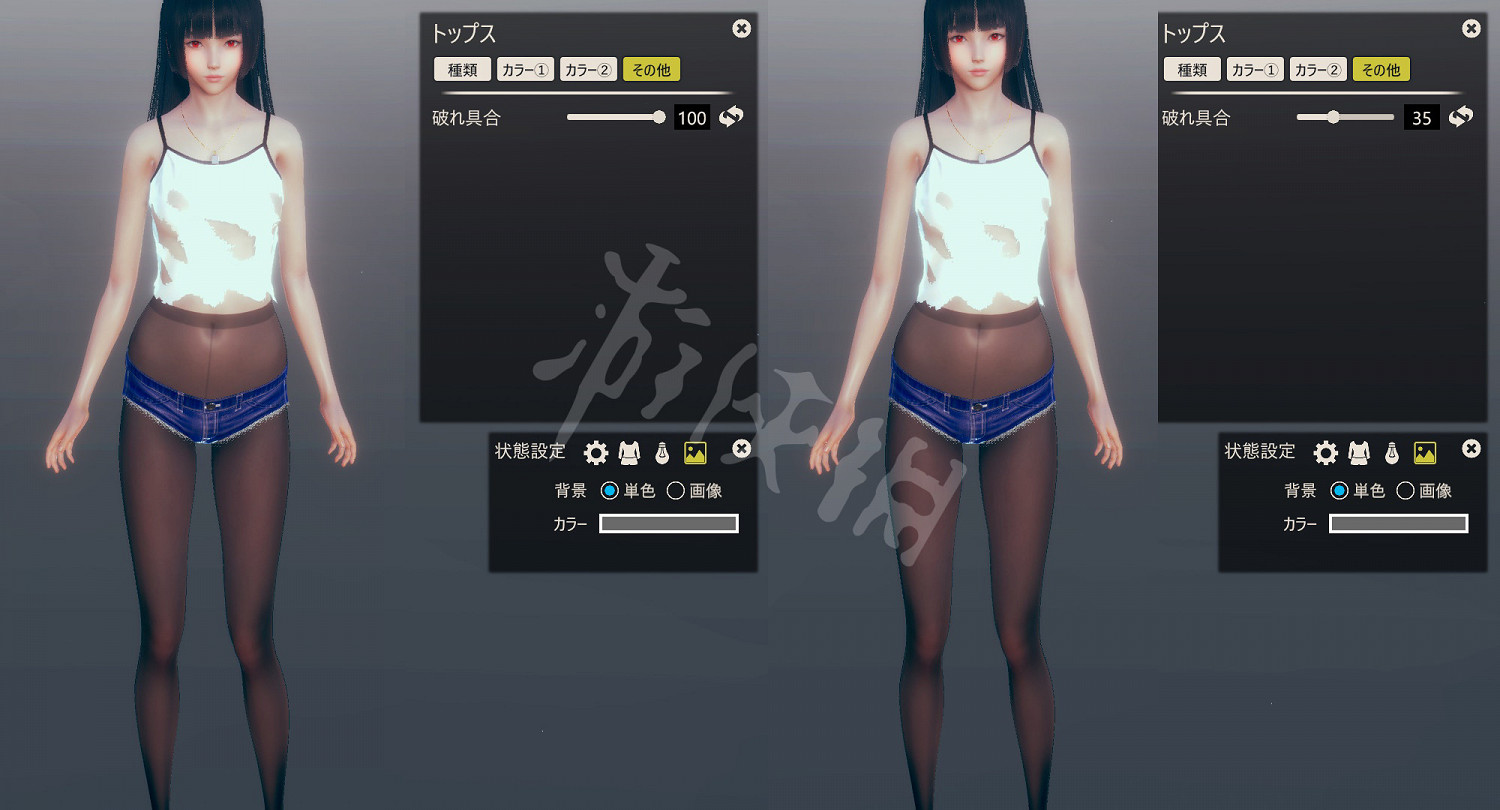
Task: Switch to the カラー① tab in the left トップス panel
Action: click(x=525, y=69)
